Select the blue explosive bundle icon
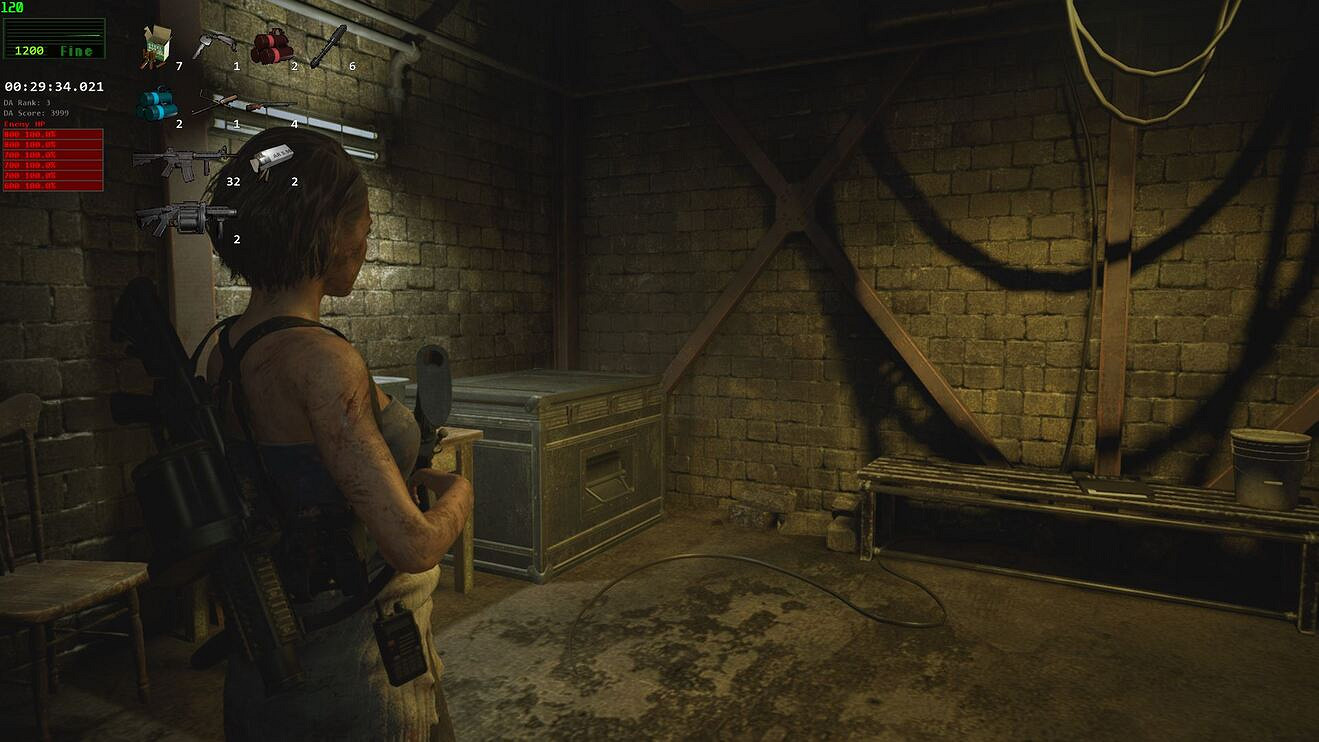The width and height of the screenshot is (1319, 742). pos(155,104)
